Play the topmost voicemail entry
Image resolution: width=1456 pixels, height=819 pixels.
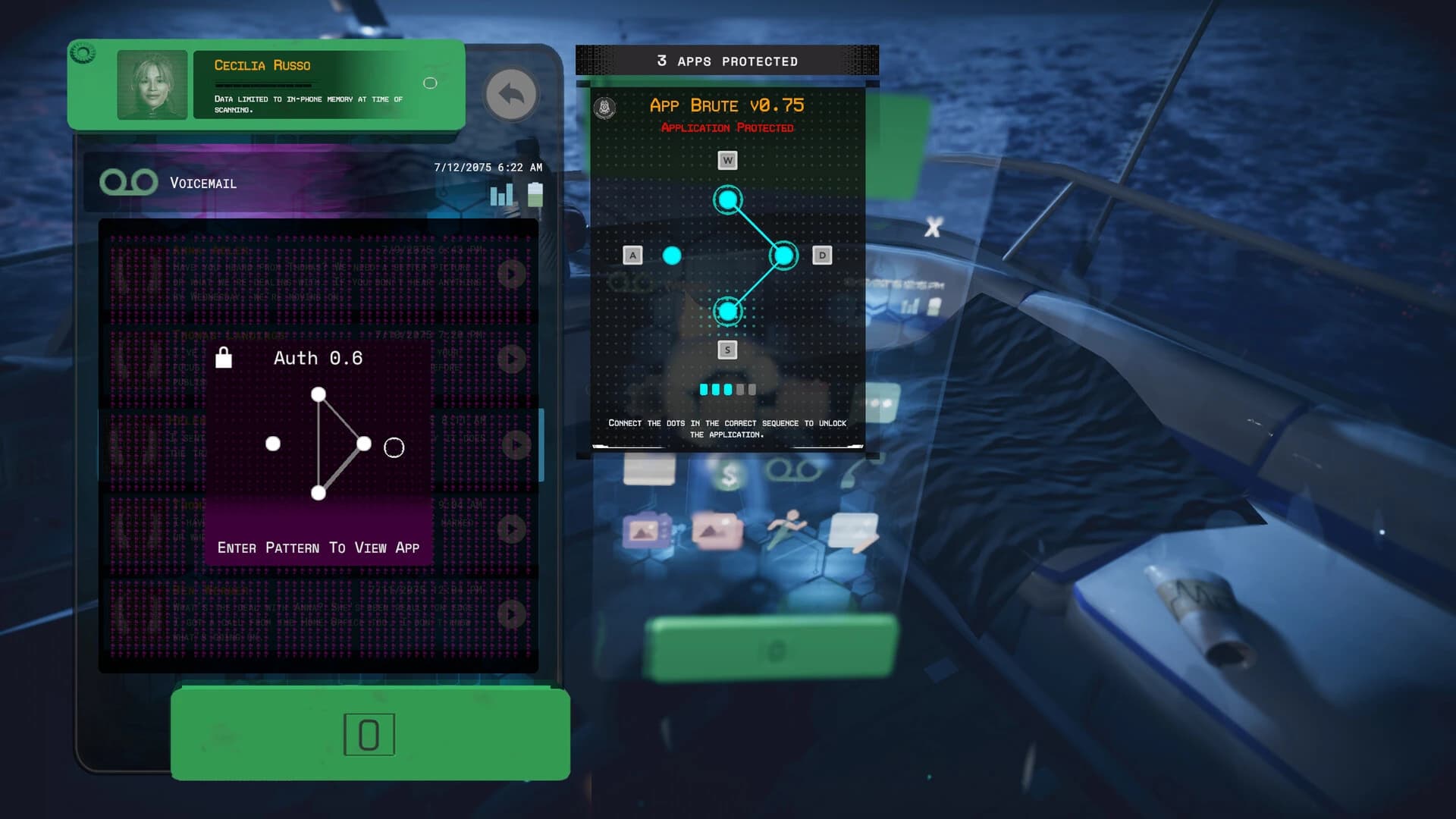(510, 274)
